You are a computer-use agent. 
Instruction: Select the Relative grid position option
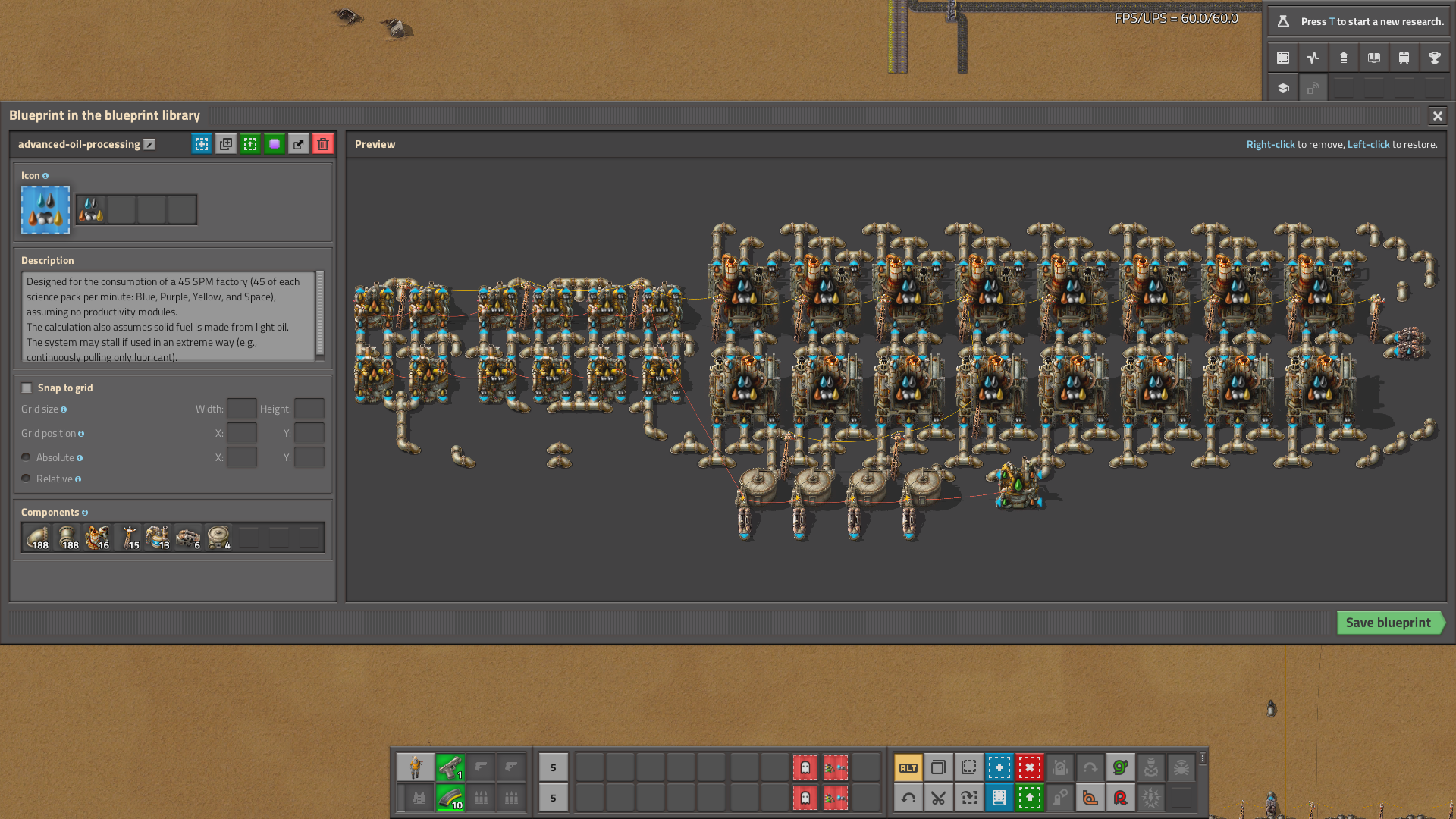tap(27, 478)
